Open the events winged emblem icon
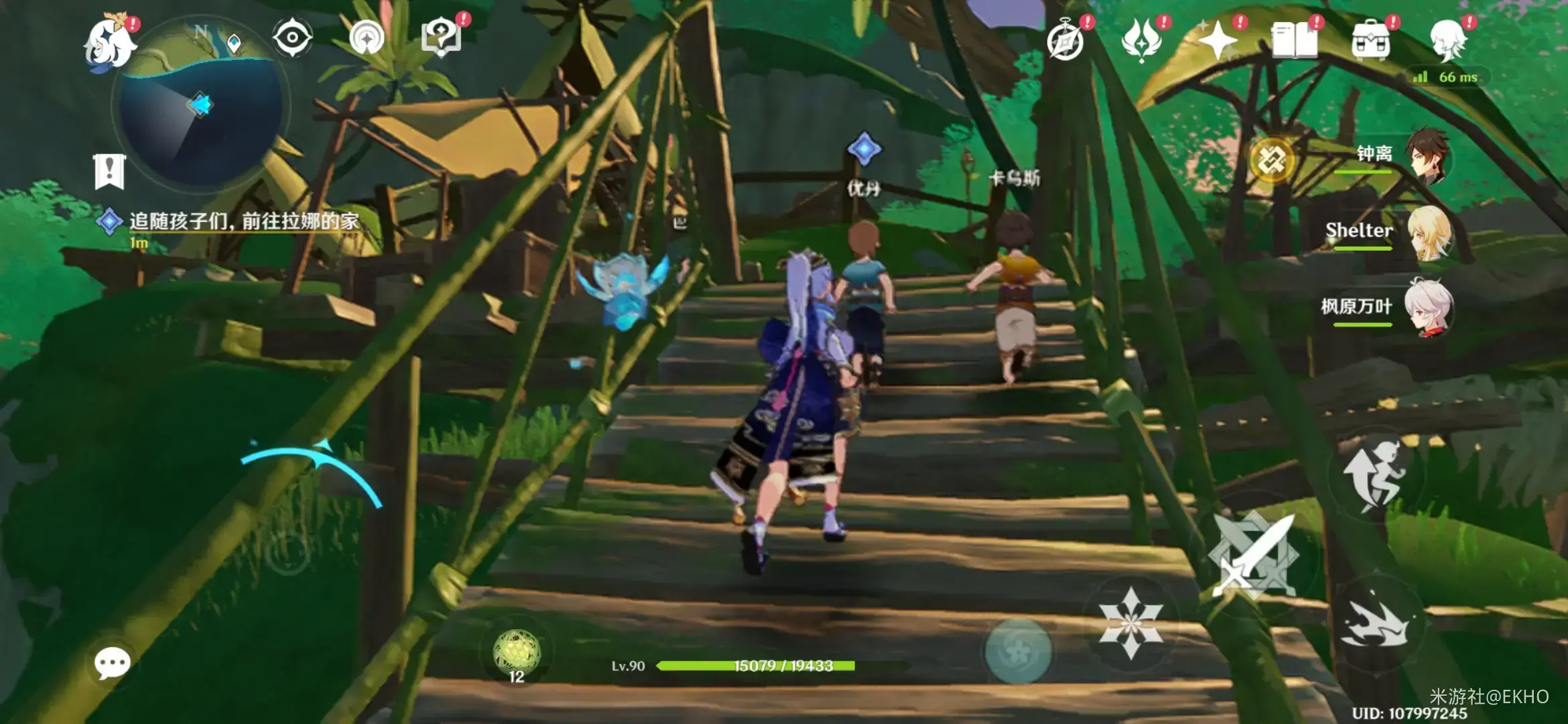This screenshot has height=724, width=1568. coord(1142,40)
